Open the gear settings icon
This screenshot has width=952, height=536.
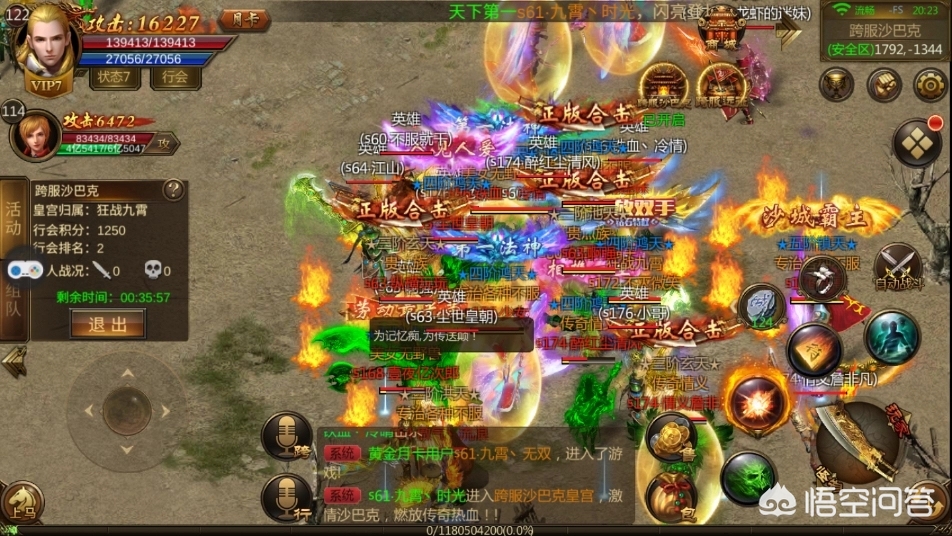click(x=929, y=85)
